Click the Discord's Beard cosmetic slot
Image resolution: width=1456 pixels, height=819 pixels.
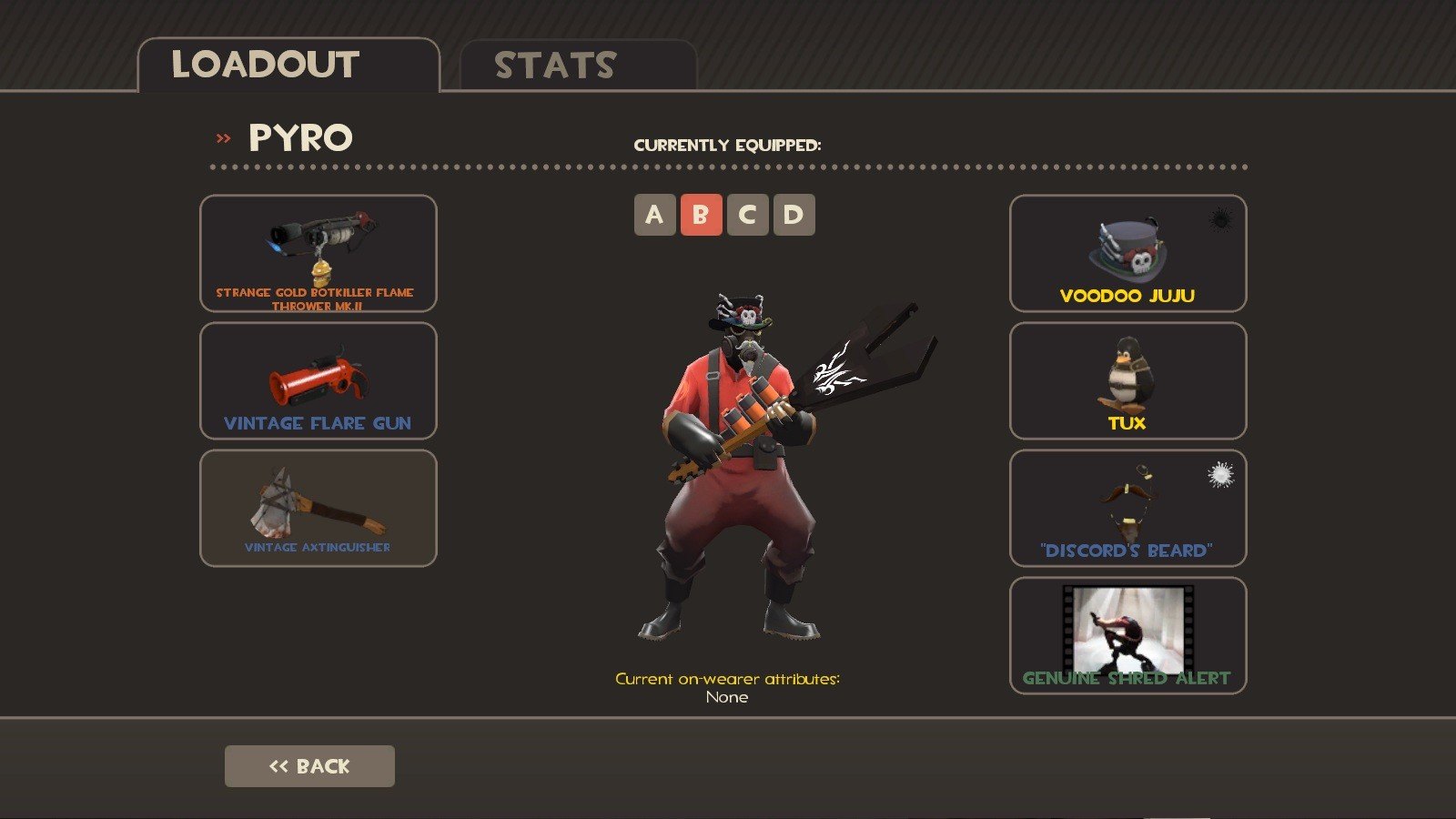coord(1127,508)
